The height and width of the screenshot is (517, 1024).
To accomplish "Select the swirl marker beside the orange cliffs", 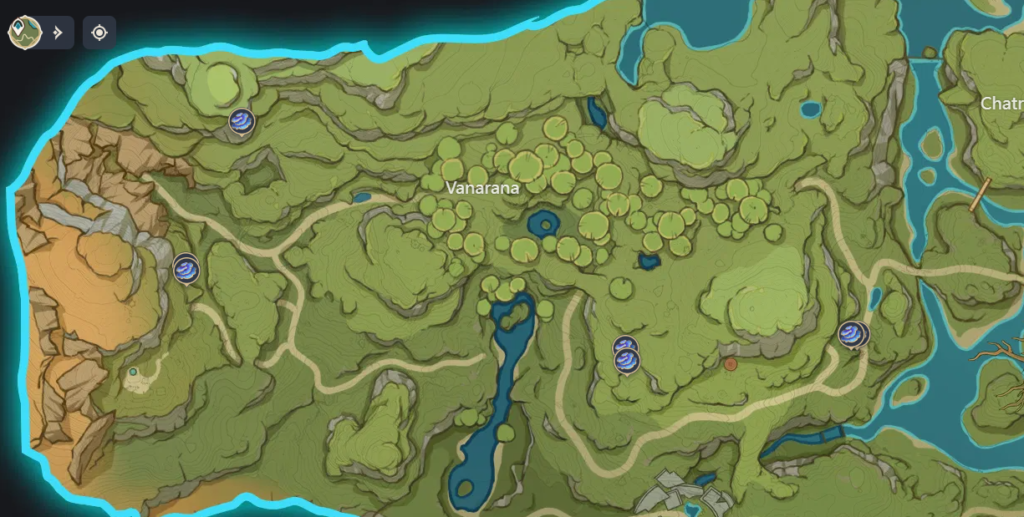I will click(186, 268).
